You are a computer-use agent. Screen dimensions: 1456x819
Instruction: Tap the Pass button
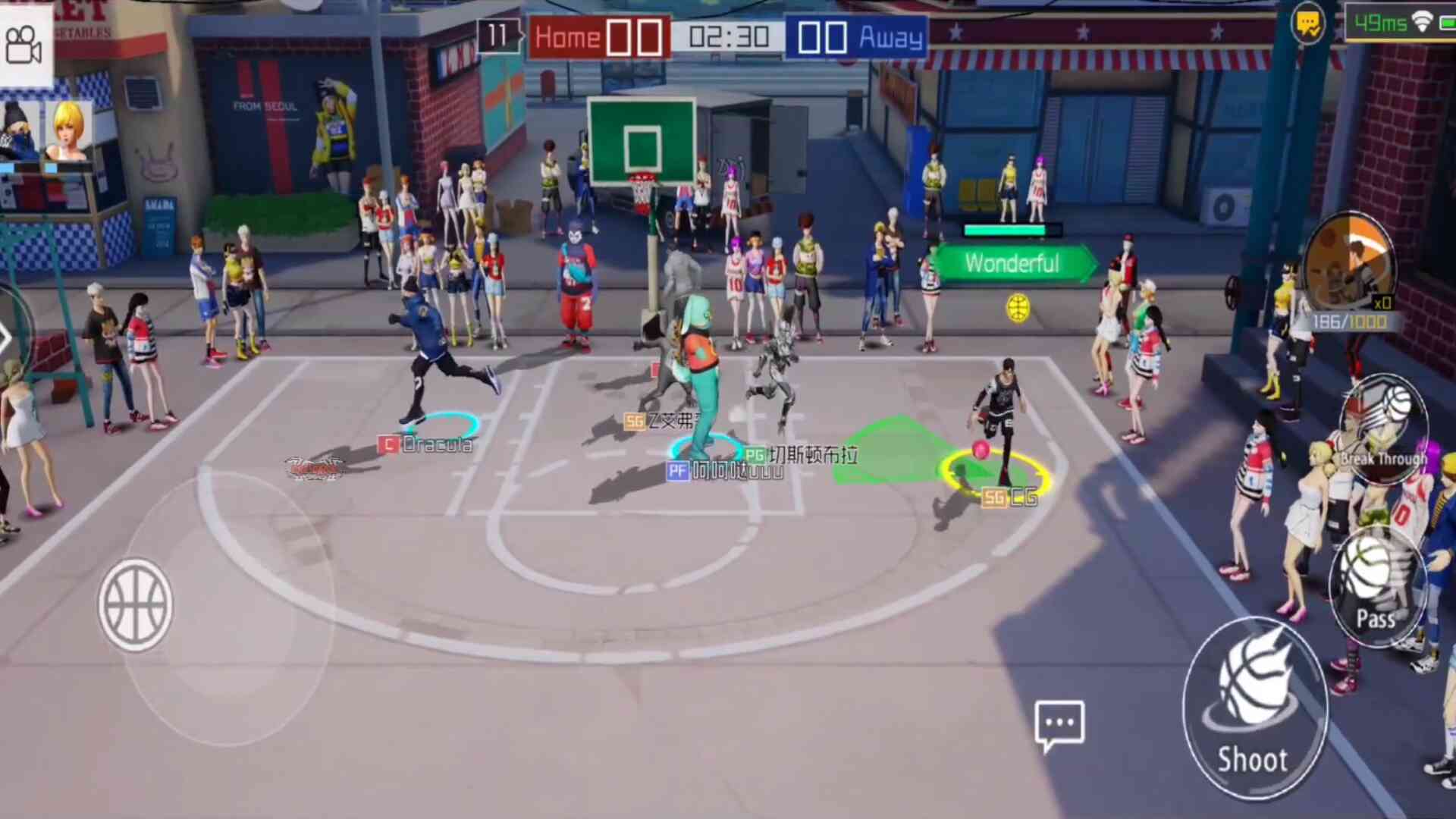click(1376, 588)
